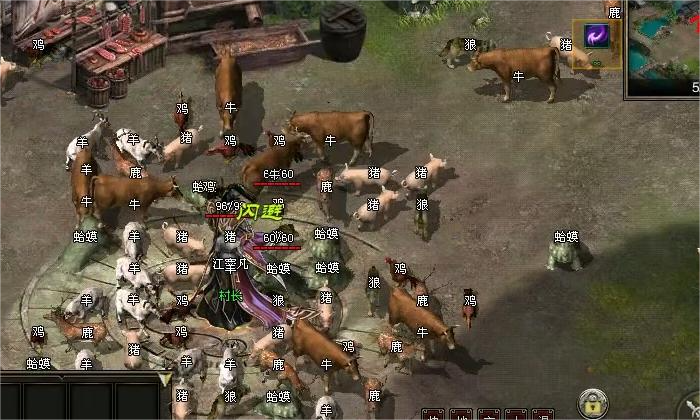
Task: Collapse the chat panel with the triangle arrow
Action: [165, 379]
